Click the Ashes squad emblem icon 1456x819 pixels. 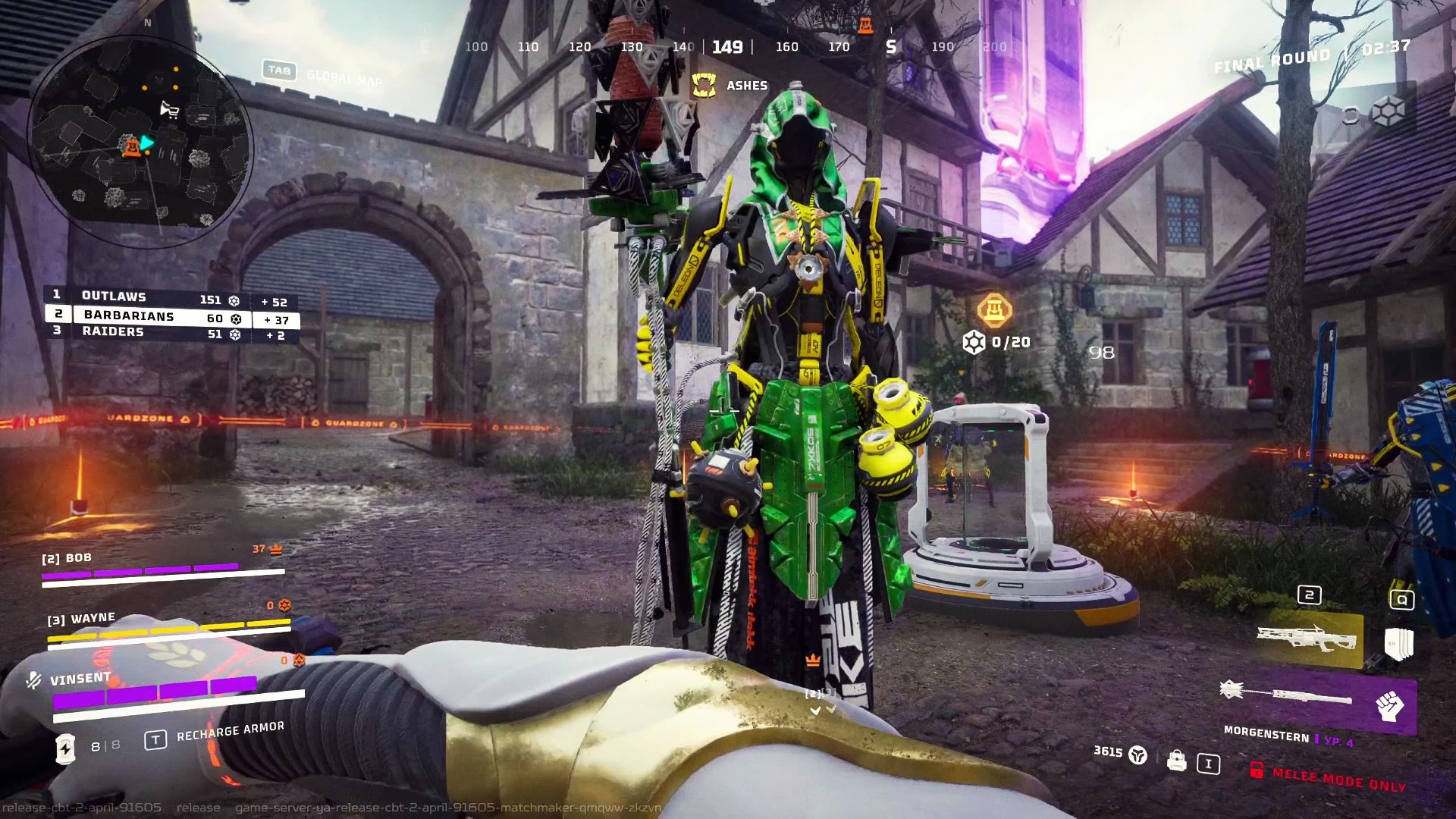point(704,86)
